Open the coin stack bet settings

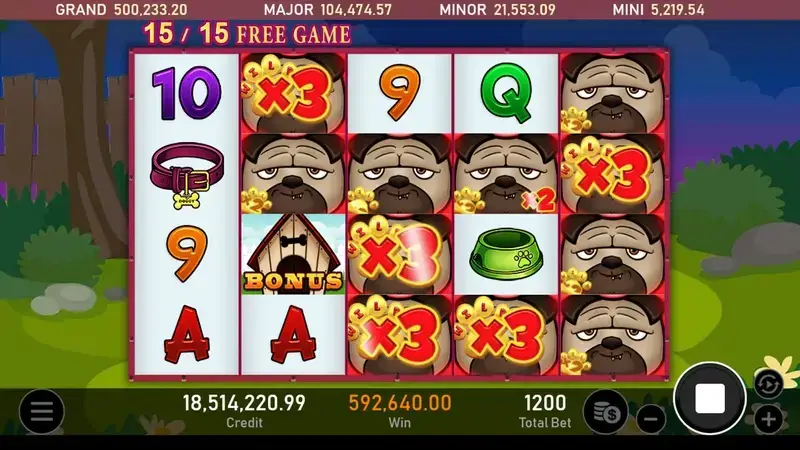click(605, 411)
